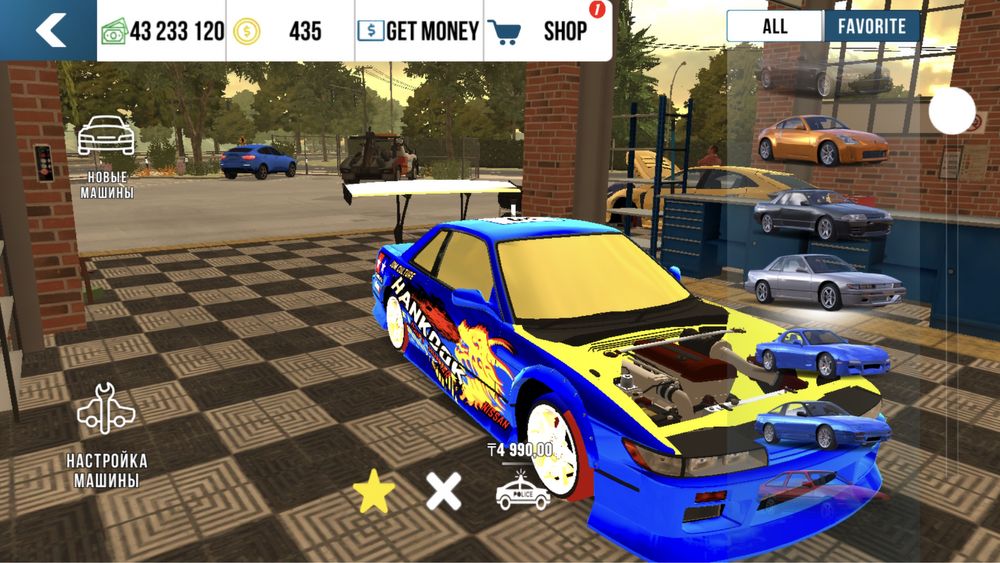The width and height of the screenshot is (1000, 563).
Task: Click the white circular car-list scroll handle
Action: pos(951,110)
